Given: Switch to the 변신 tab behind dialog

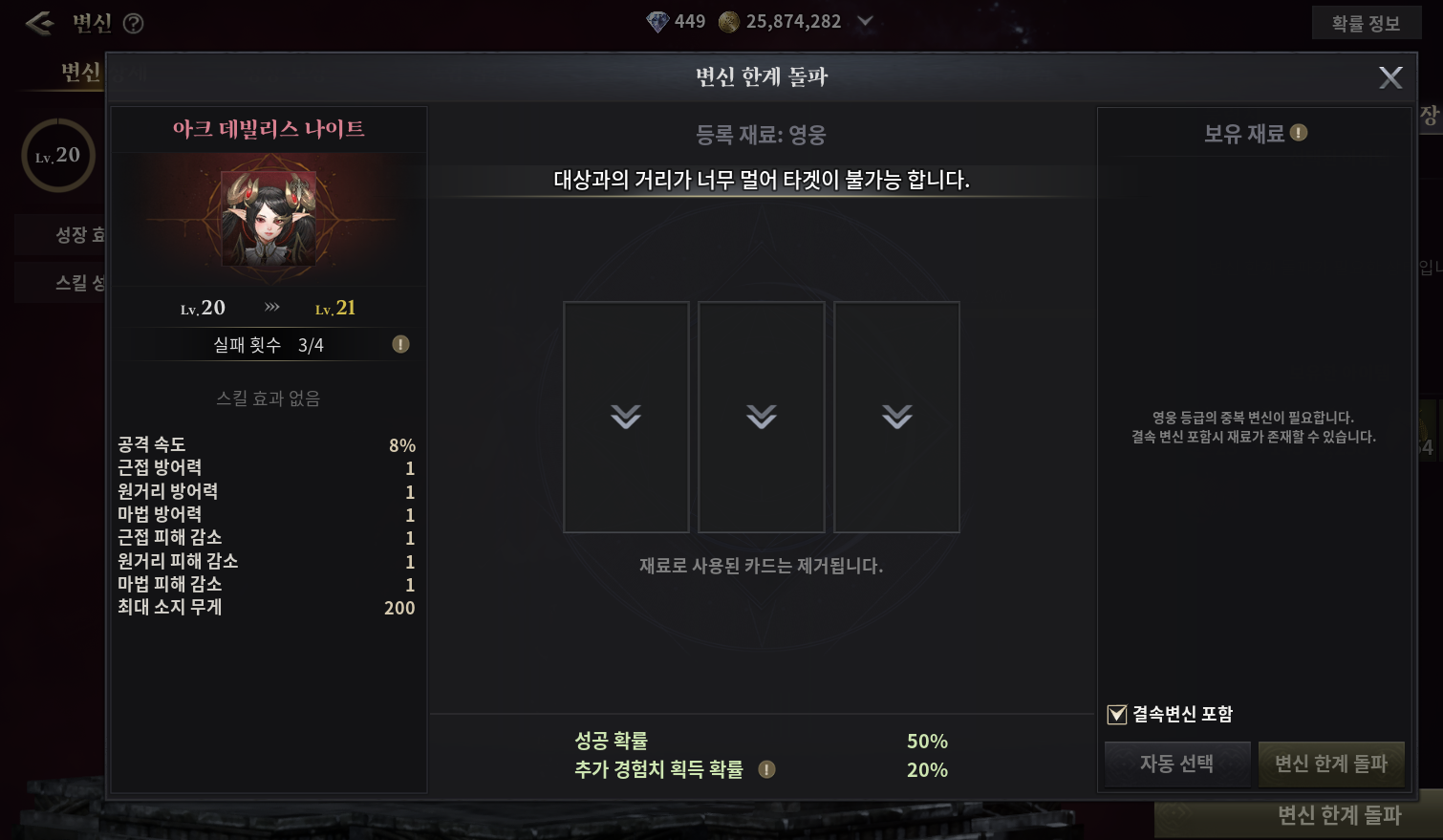Looking at the screenshot, I should click(79, 73).
